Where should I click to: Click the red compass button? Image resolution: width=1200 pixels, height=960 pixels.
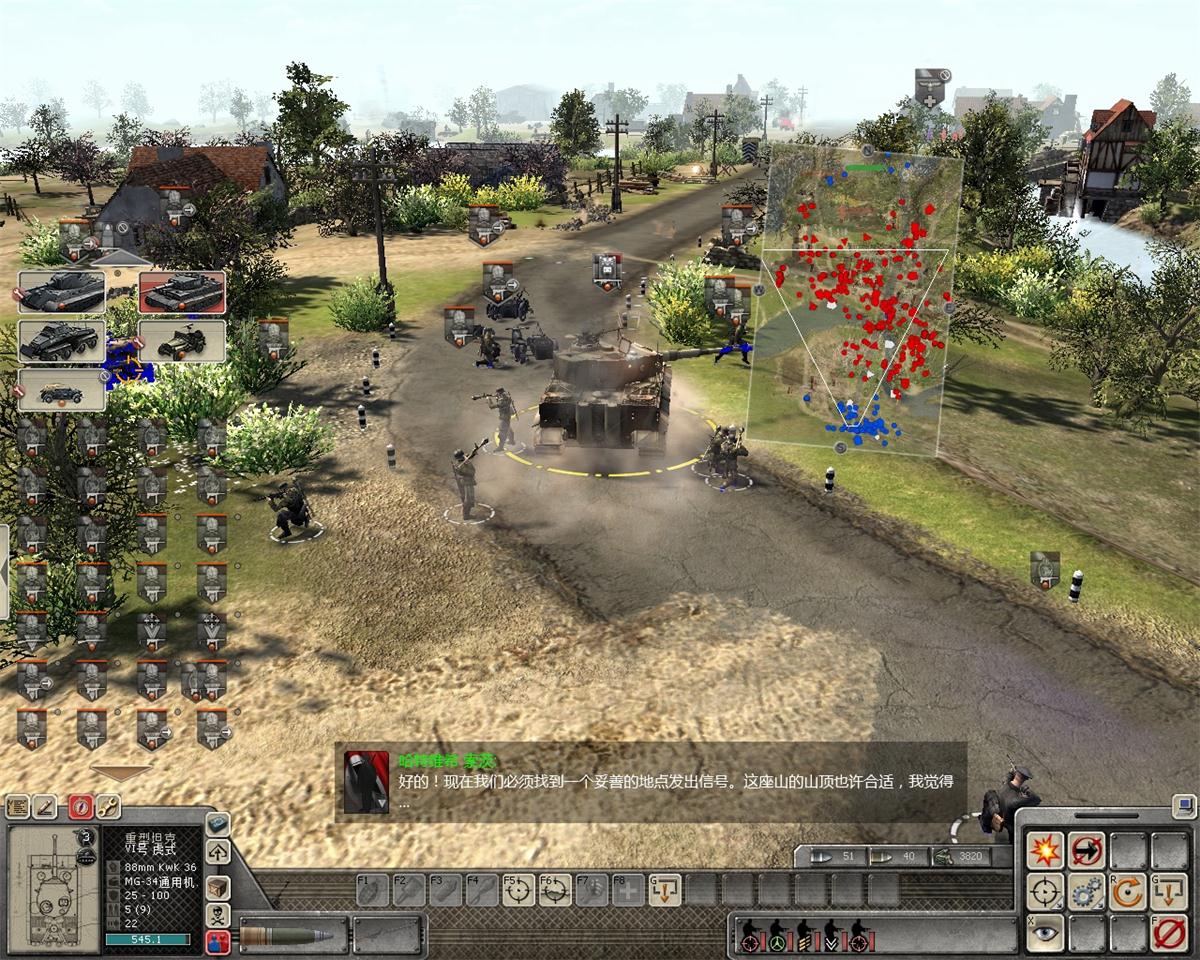point(80,806)
